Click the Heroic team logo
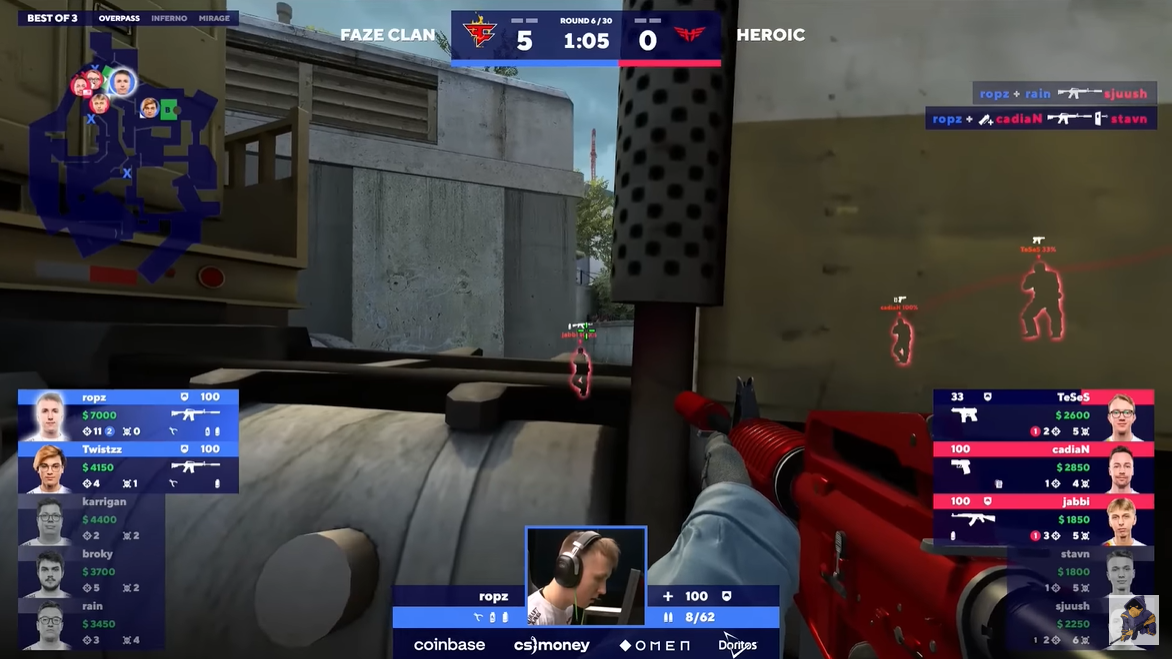The image size is (1172, 659). [690, 38]
